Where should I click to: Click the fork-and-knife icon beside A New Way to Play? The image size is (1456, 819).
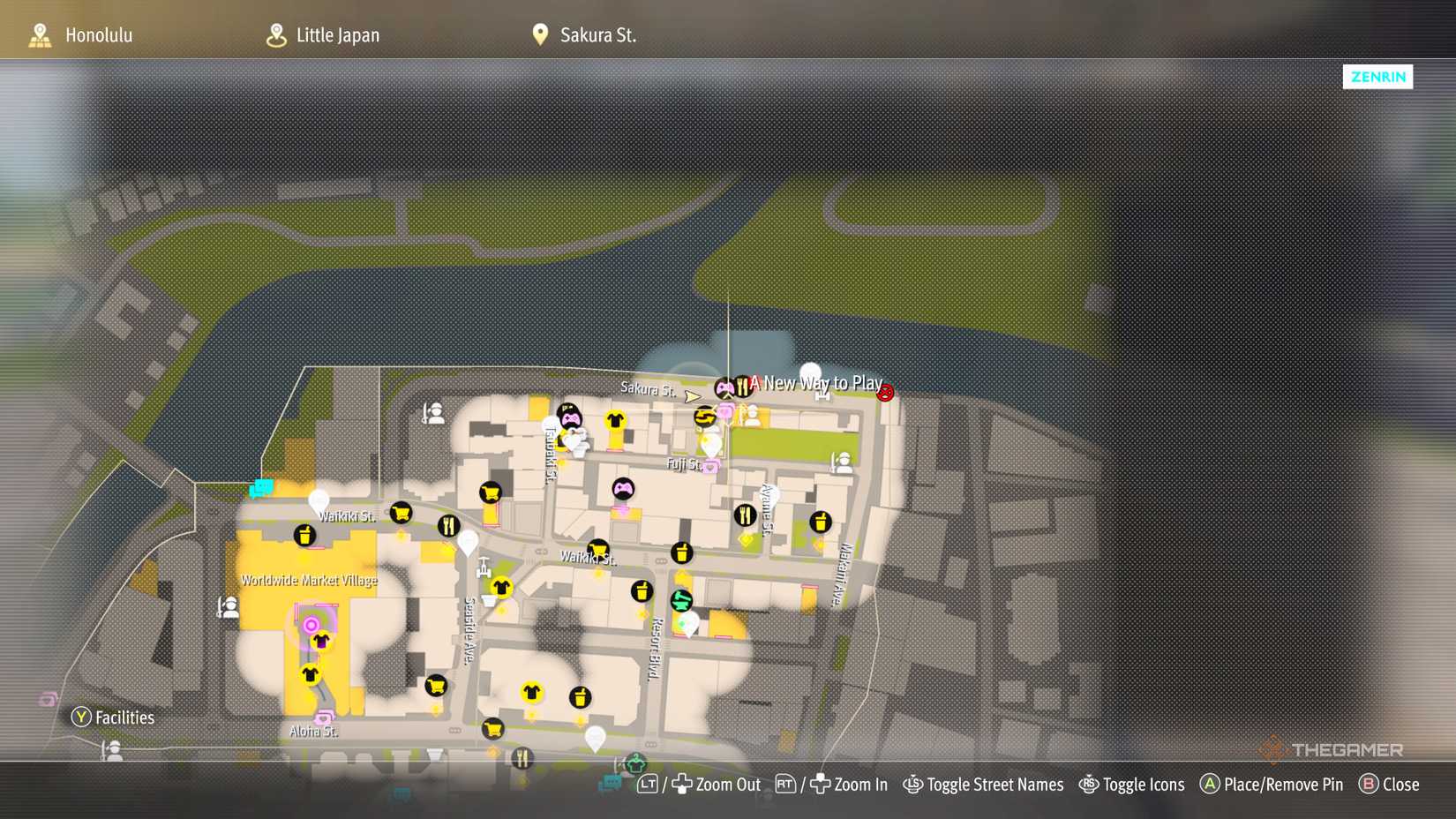tap(742, 386)
